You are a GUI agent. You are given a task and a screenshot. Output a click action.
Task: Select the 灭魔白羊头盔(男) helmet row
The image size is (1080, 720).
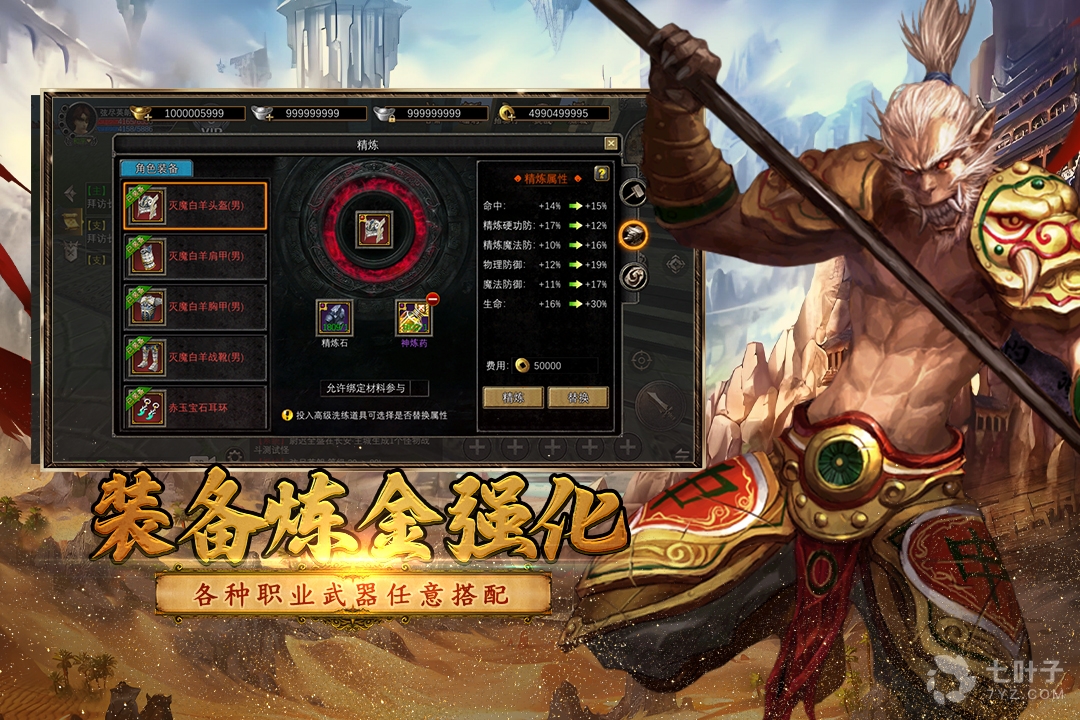point(195,206)
